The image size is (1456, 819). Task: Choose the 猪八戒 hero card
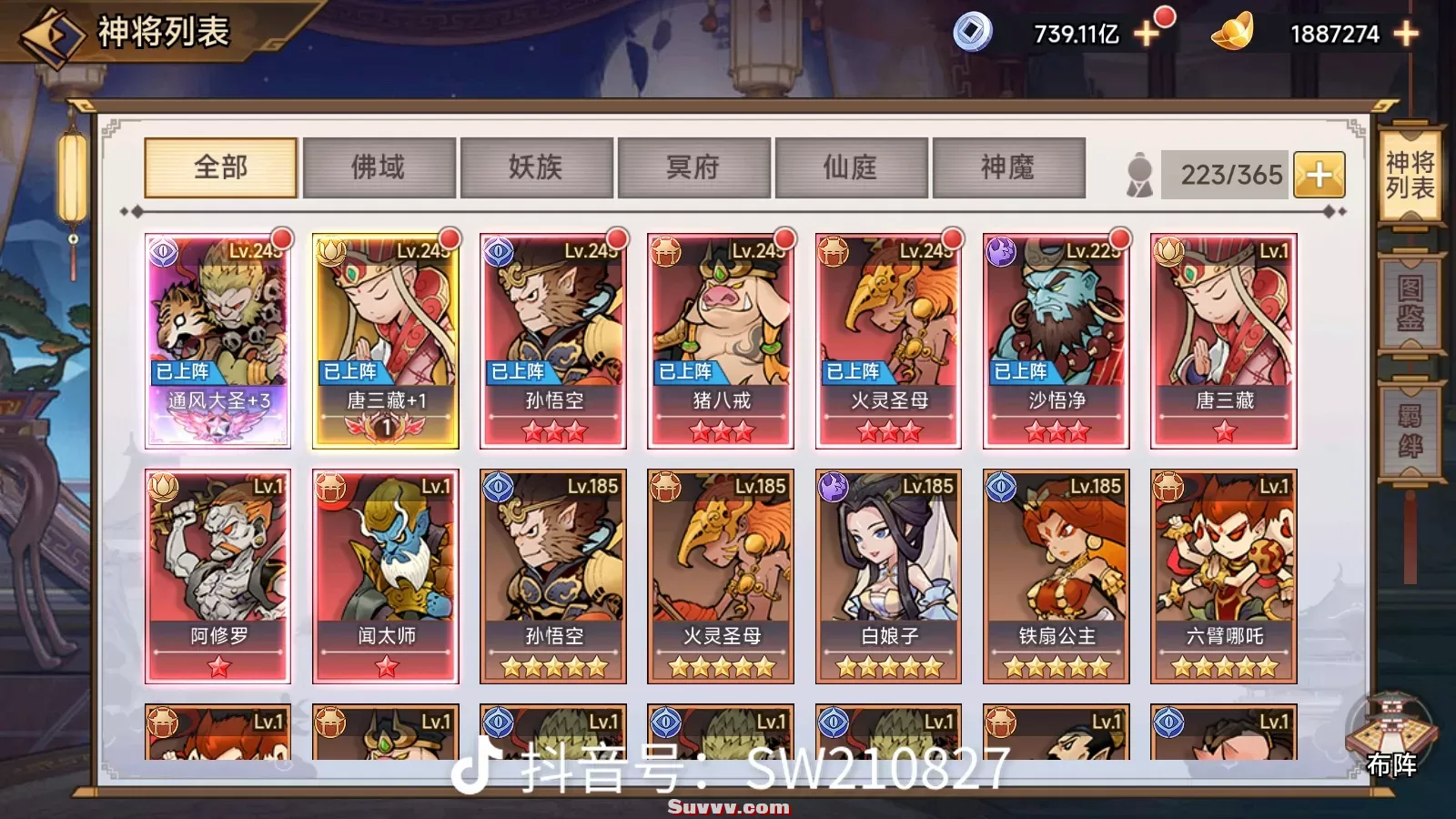[721, 340]
